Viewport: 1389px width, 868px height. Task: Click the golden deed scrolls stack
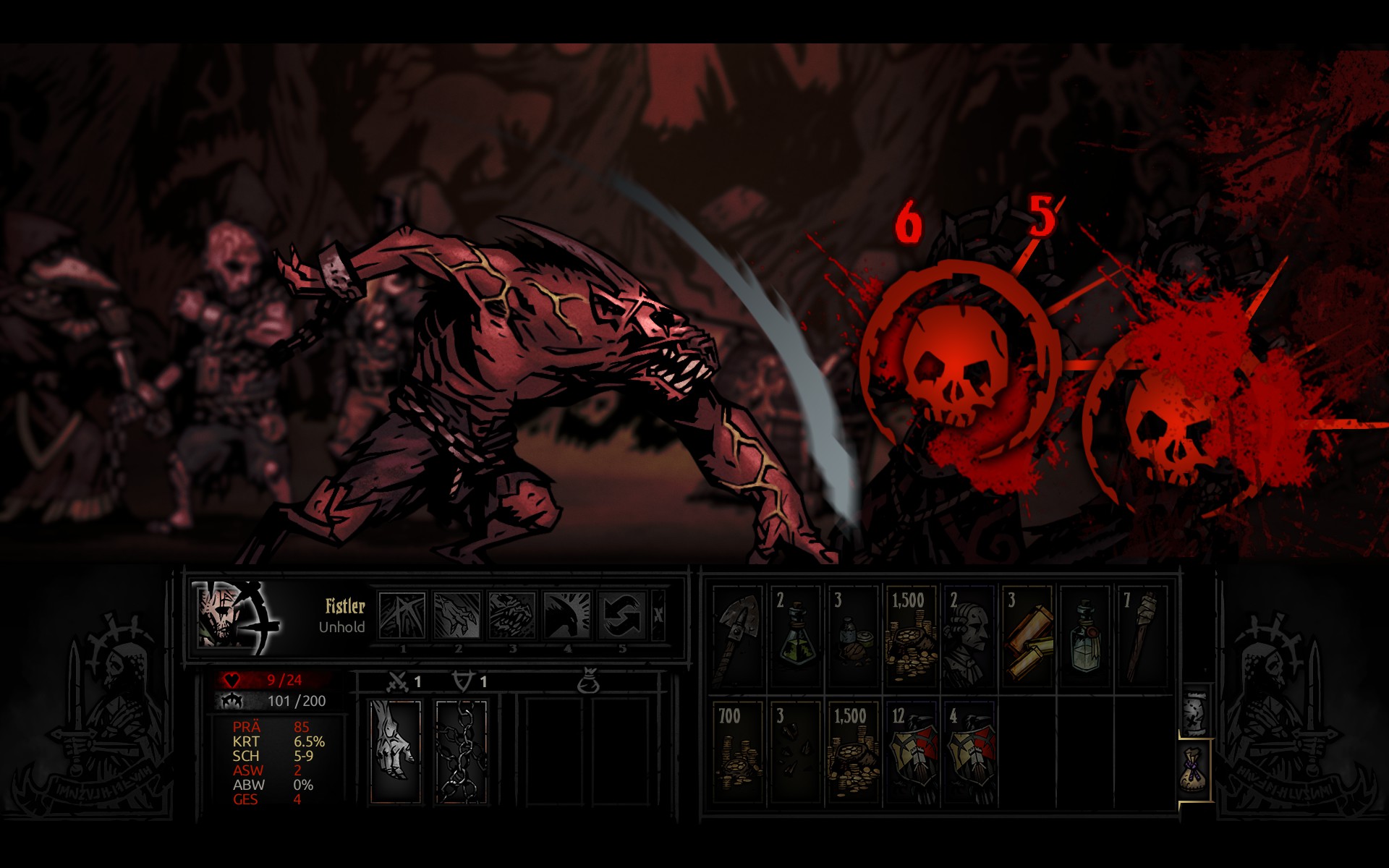pos(1027,637)
